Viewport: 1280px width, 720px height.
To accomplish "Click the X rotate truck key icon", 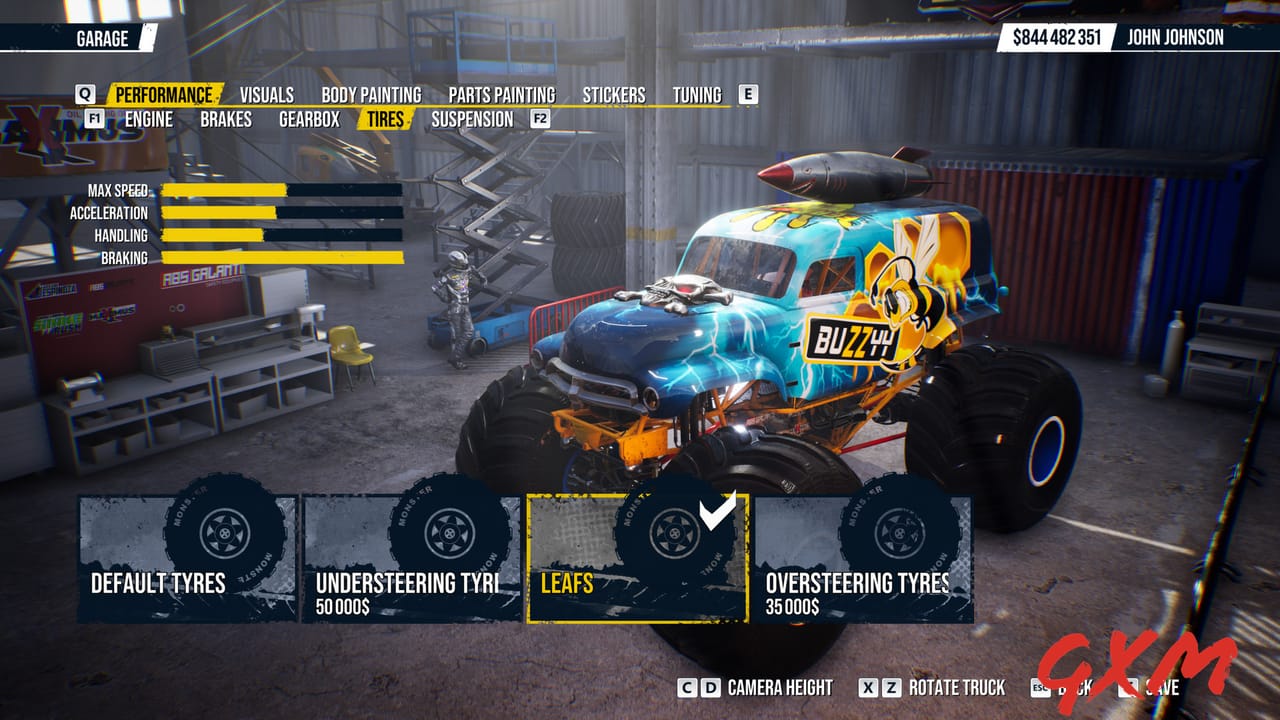I will (x=870, y=689).
